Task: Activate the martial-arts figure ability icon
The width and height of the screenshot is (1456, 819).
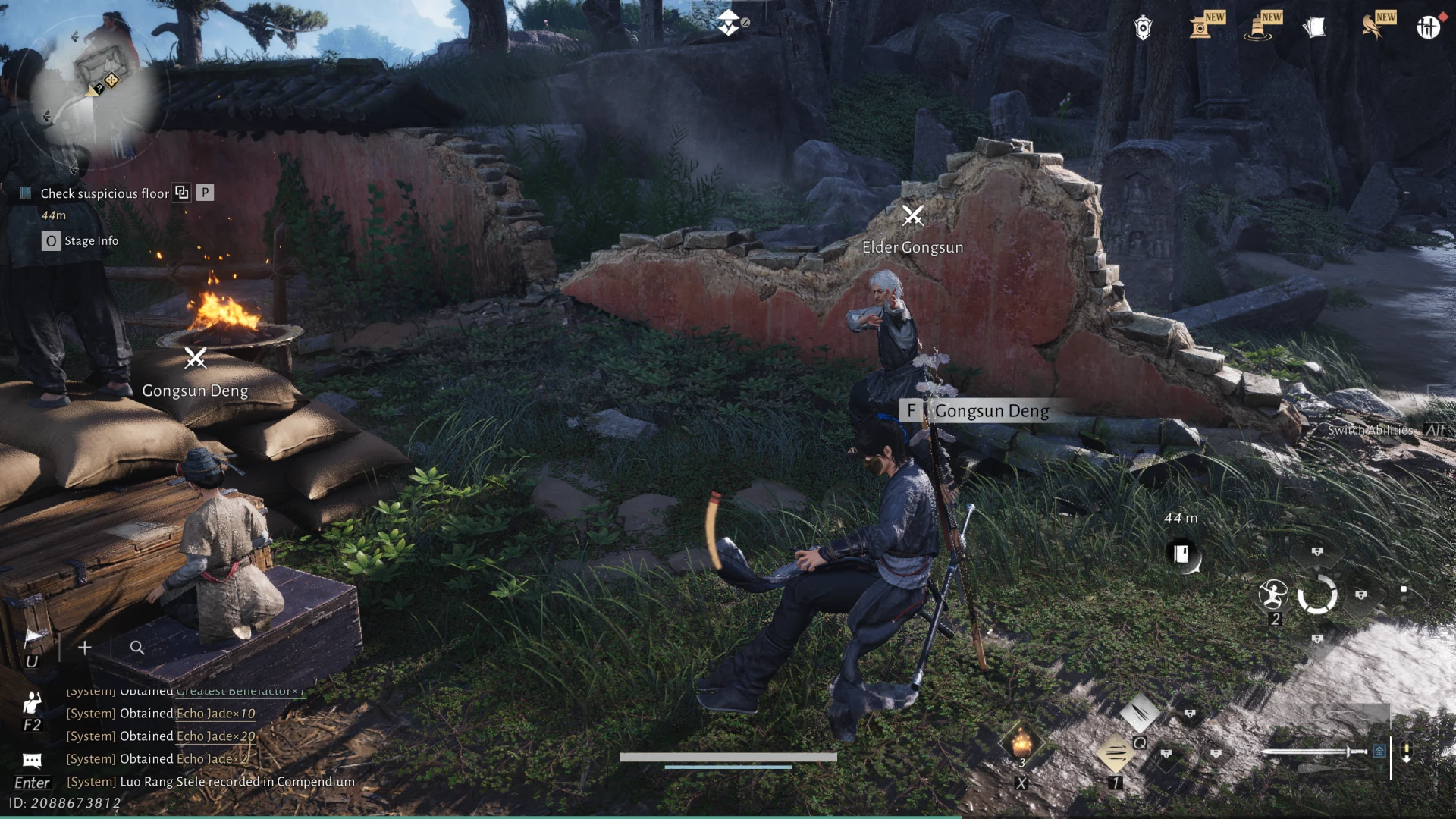Action: click(1273, 595)
